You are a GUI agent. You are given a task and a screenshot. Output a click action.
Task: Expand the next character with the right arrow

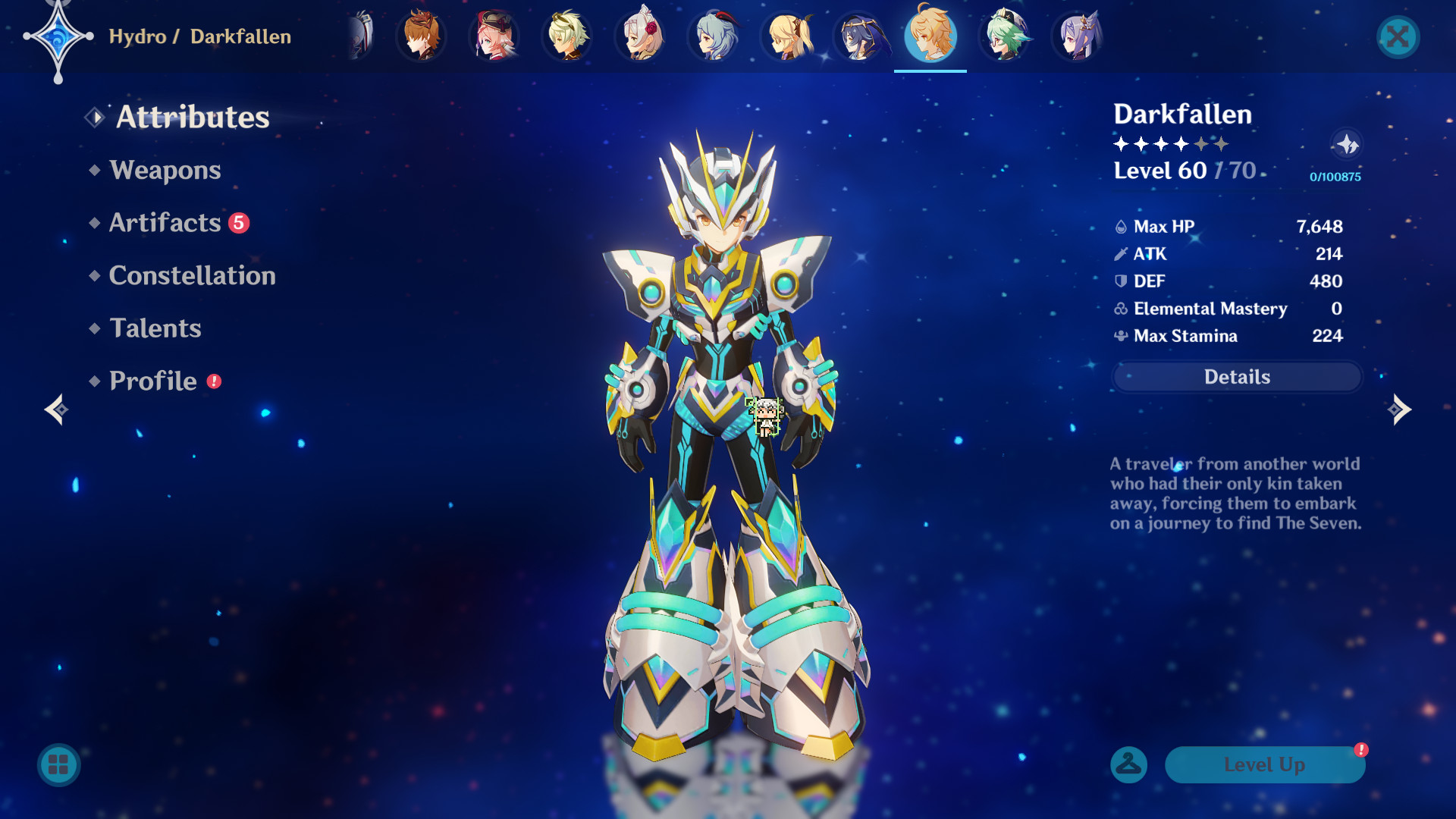1399,409
